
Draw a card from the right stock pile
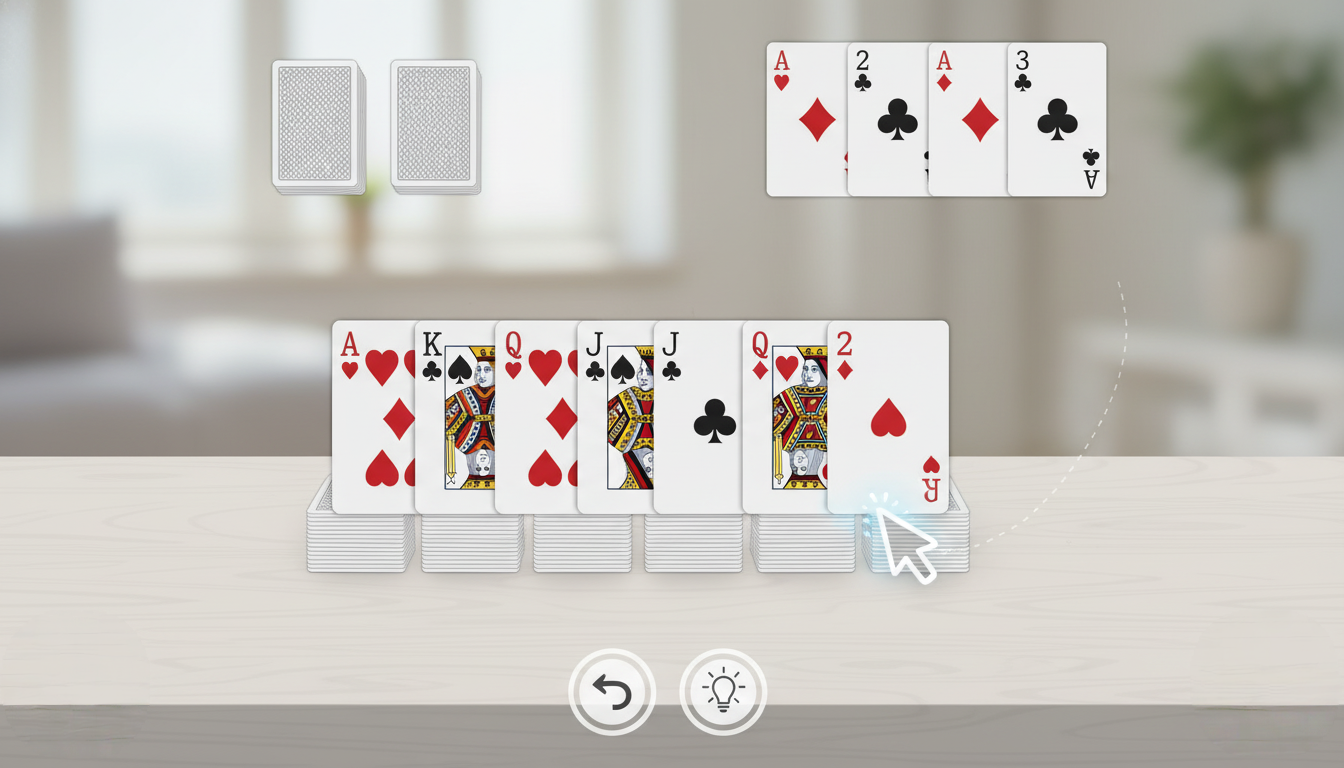tap(435, 125)
